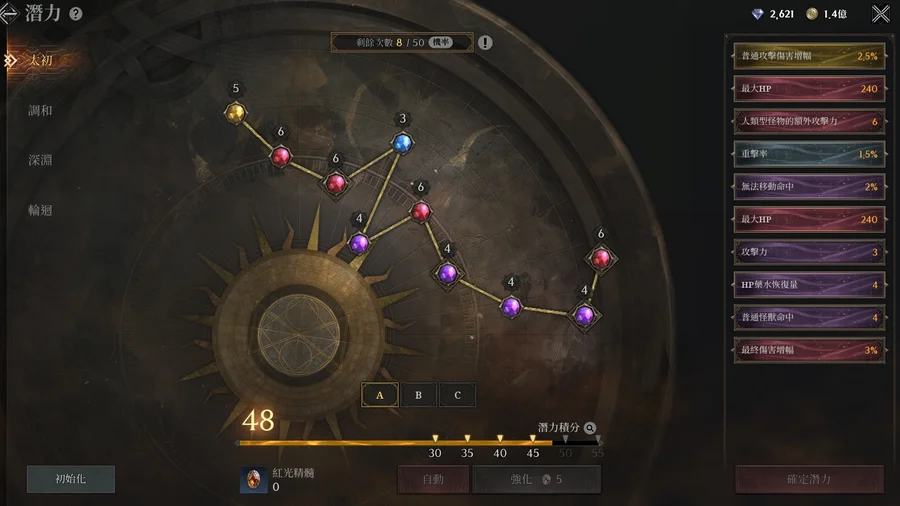Choose preset C
Screen dimensions: 900x506
coord(457,395)
